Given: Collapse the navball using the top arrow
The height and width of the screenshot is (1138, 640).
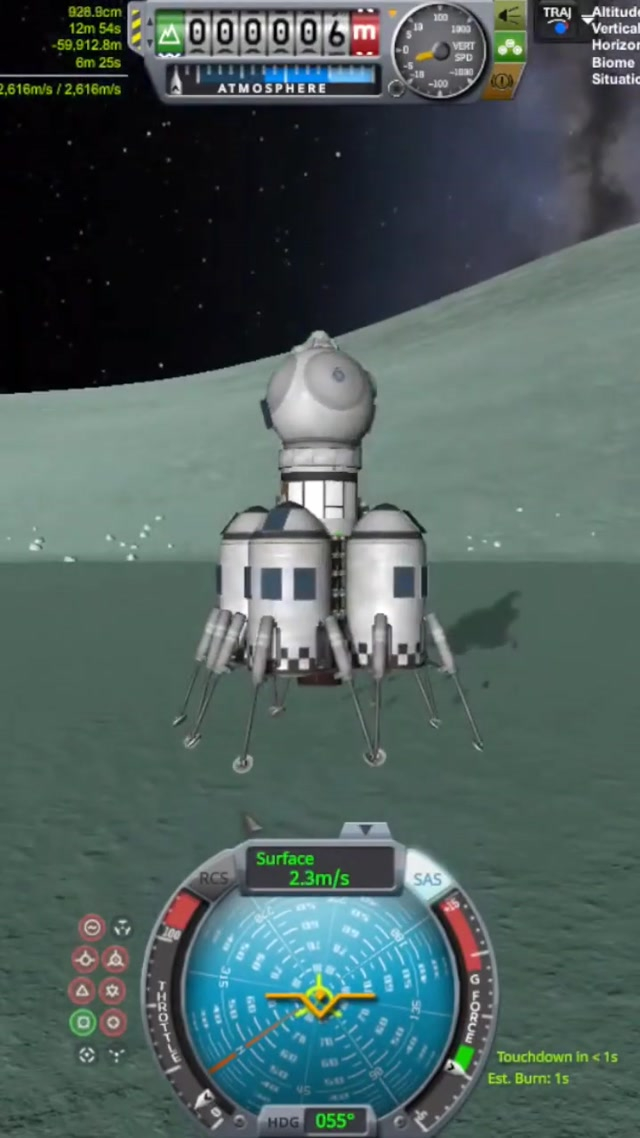Looking at the screenshot, I should (367, 830).
